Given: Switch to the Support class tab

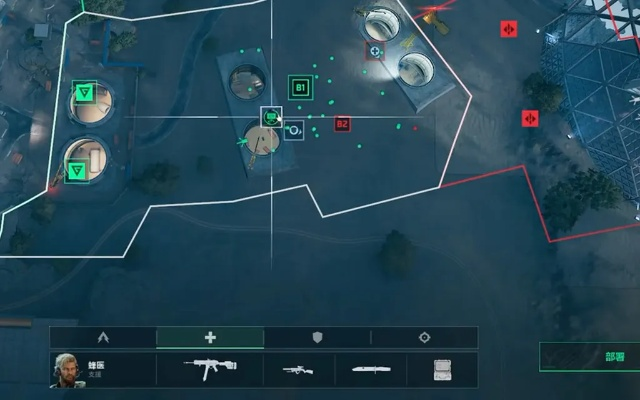Looking at the screenshot, I should 210,338.
